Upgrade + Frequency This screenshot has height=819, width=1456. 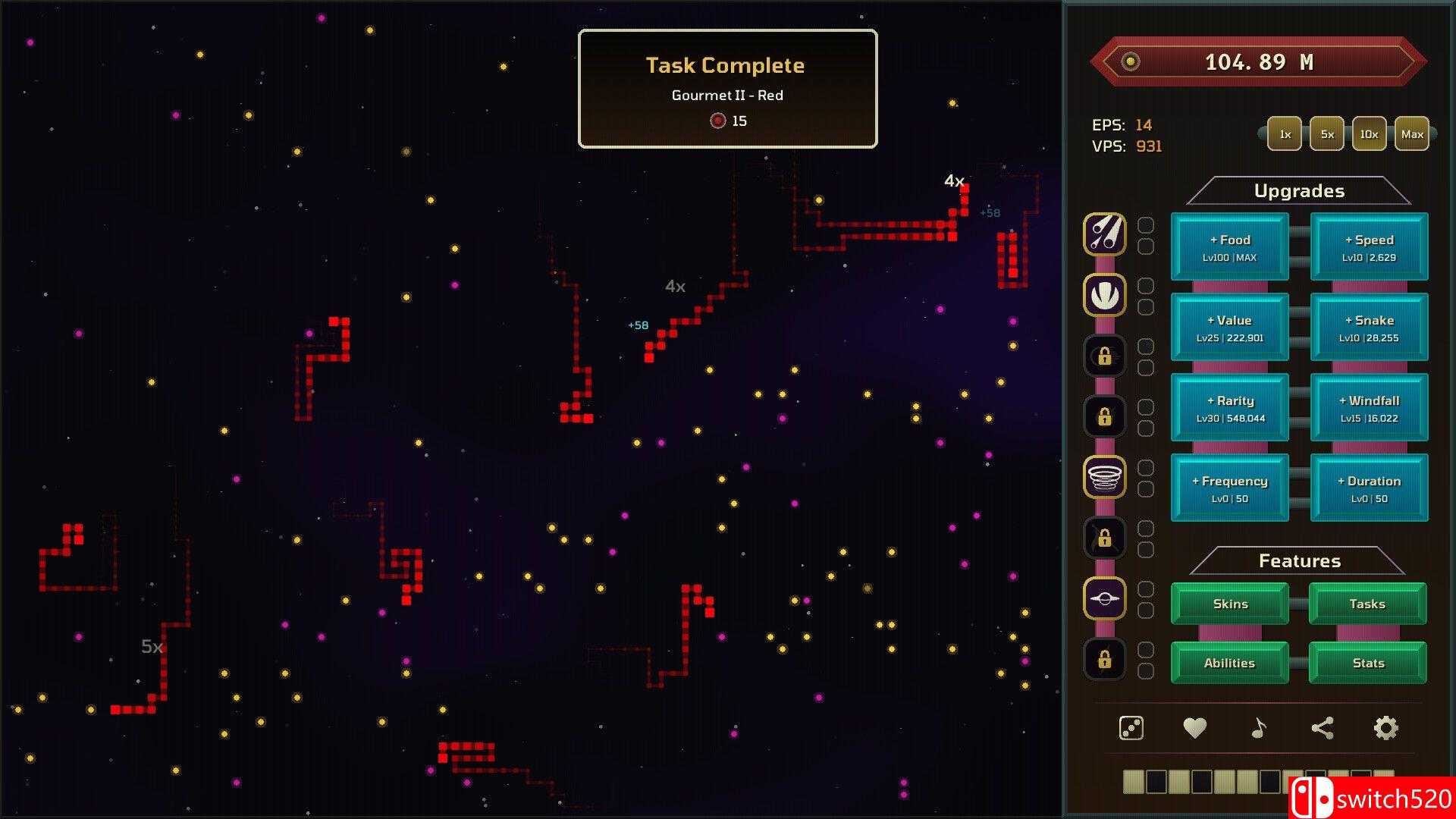coord(1229,488)
